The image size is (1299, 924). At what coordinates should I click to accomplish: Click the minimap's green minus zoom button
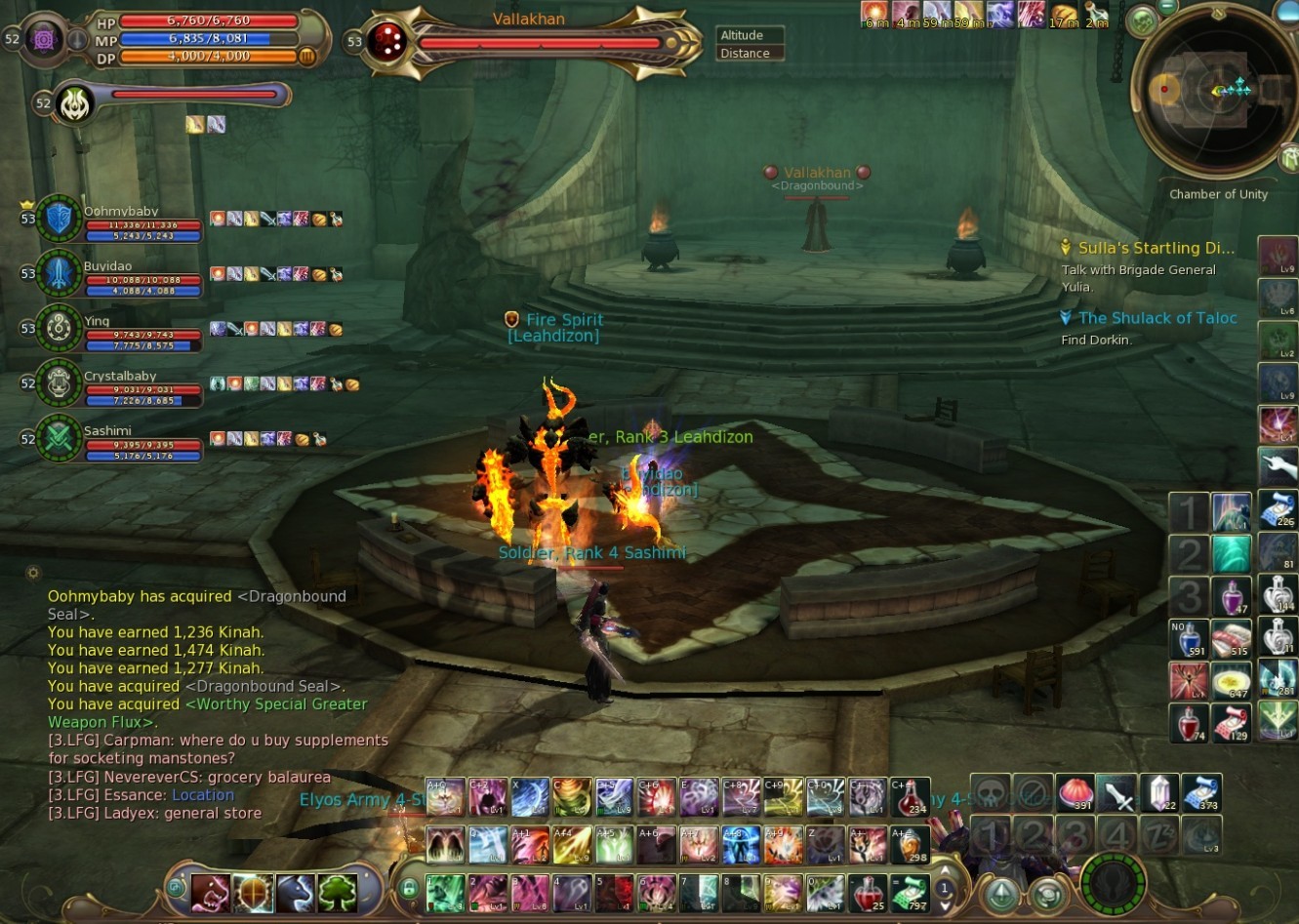[1165, 8]
